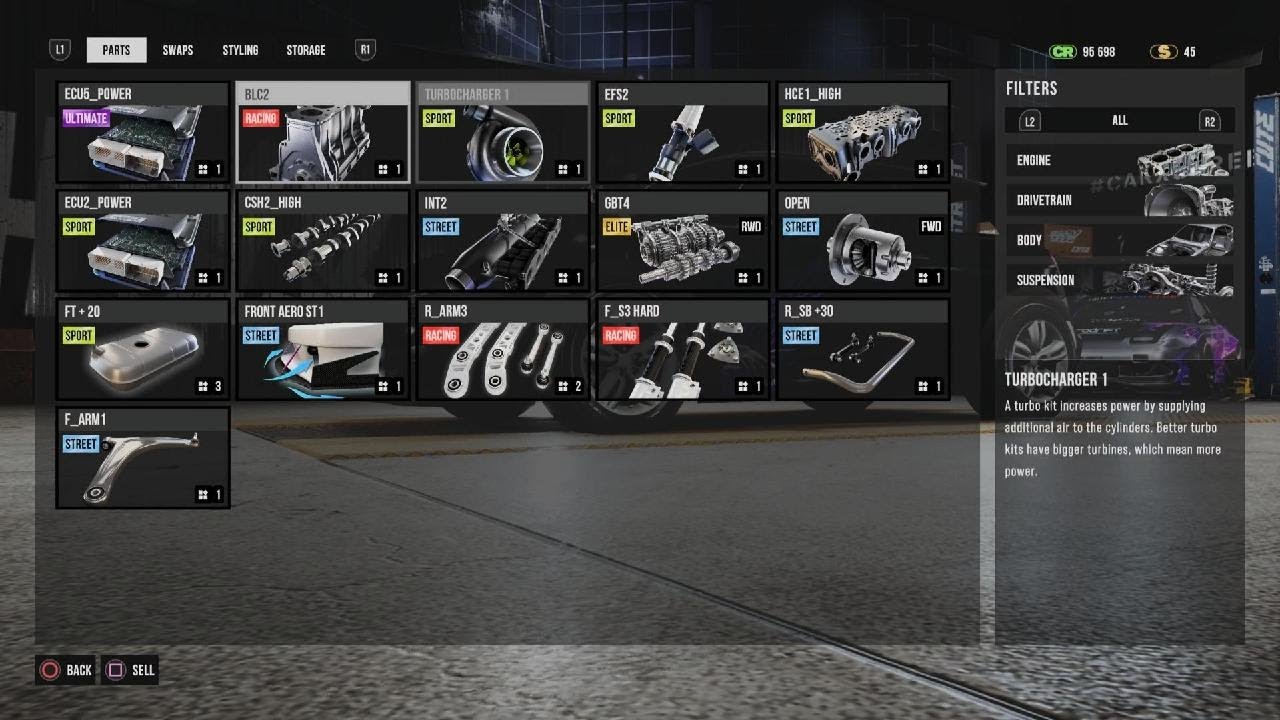Select the R_ARM3 racing arms

click(503, 349)
